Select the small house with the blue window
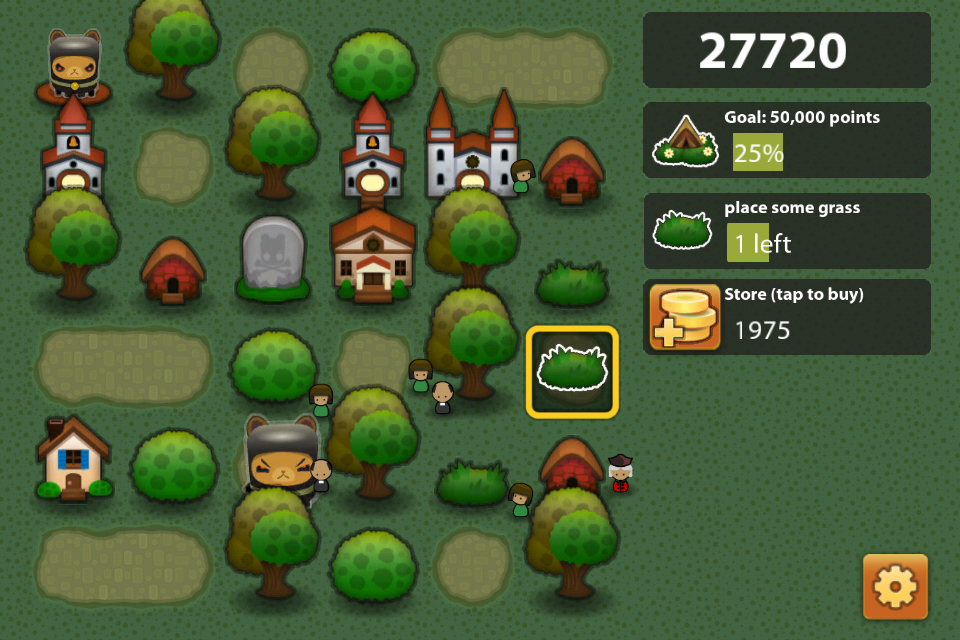The height and width of the screenshot is (640, 960). [73, 459]
